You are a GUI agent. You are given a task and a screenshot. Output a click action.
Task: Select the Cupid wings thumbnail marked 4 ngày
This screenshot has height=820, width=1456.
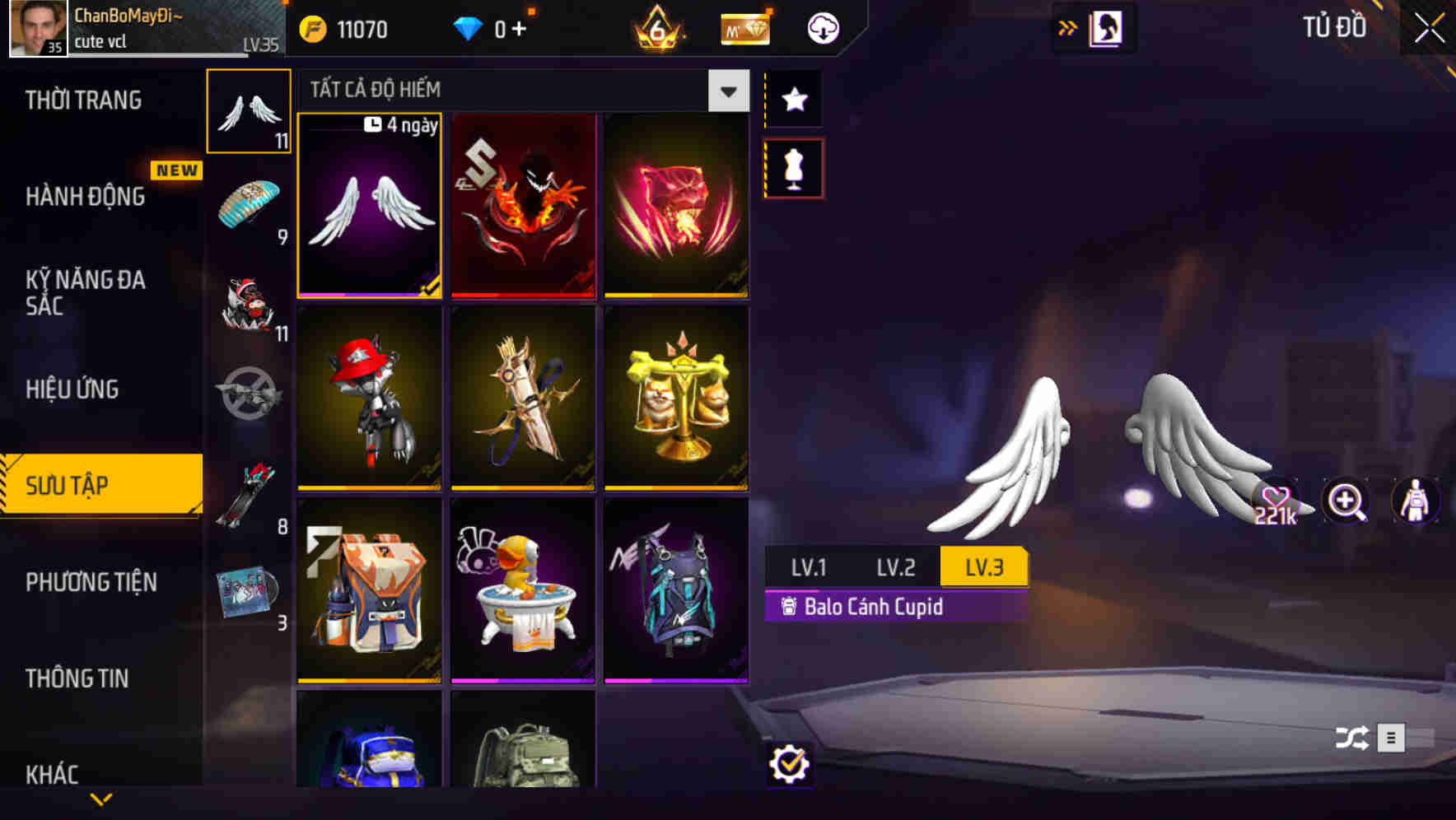pyautogui.click(x=369, y=206)
